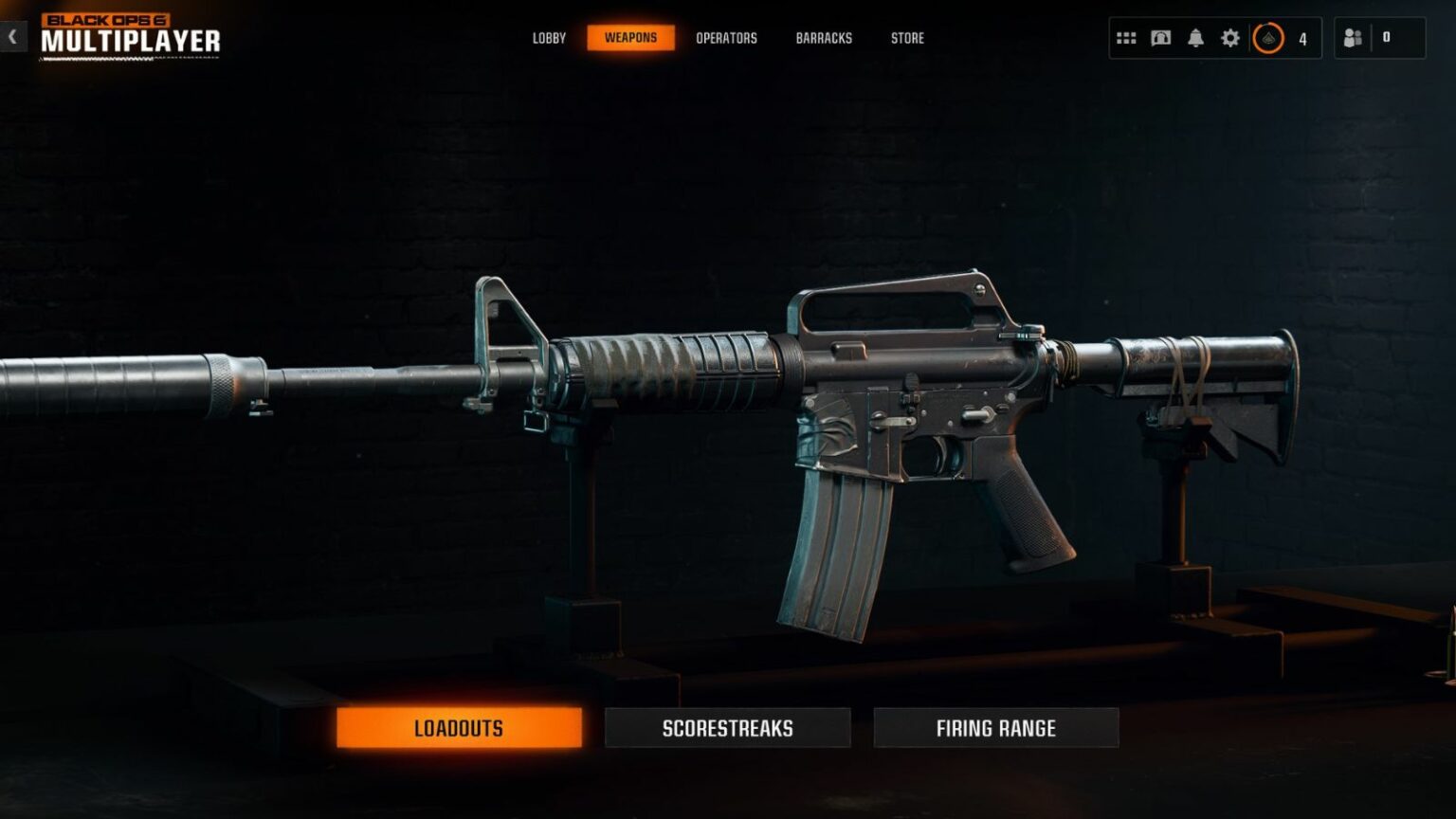Open the notifications bell icon
Viewport: 1456px width, 819px height.
pos(1196,38)
